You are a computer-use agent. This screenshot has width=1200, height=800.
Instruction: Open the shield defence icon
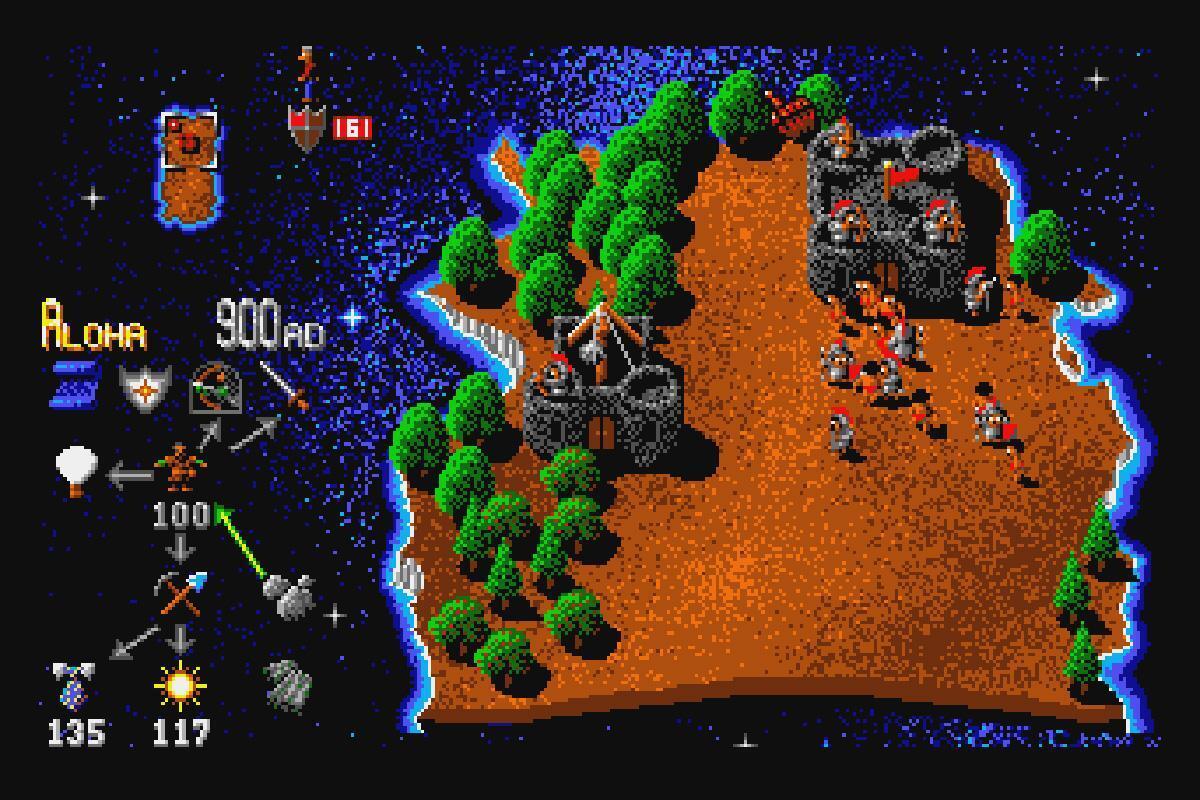pyautogui.click(x=144, y=387)
